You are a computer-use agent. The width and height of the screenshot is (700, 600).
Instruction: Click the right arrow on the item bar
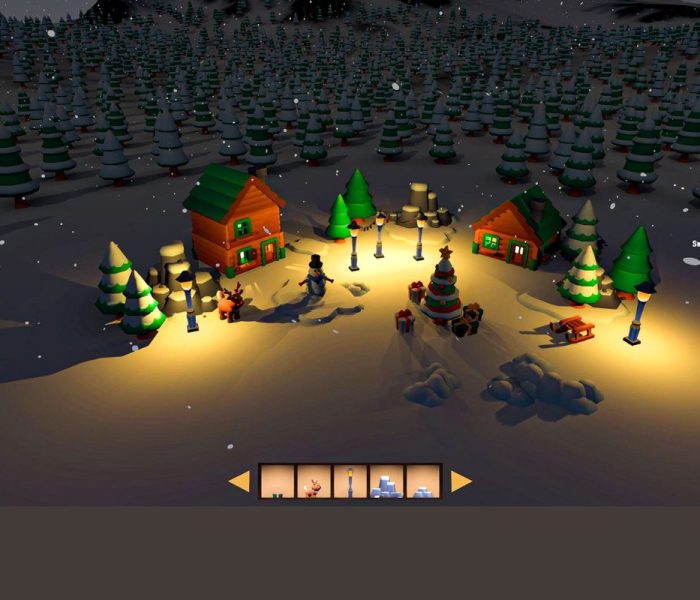pyautogui.click(x=460, y=481)
